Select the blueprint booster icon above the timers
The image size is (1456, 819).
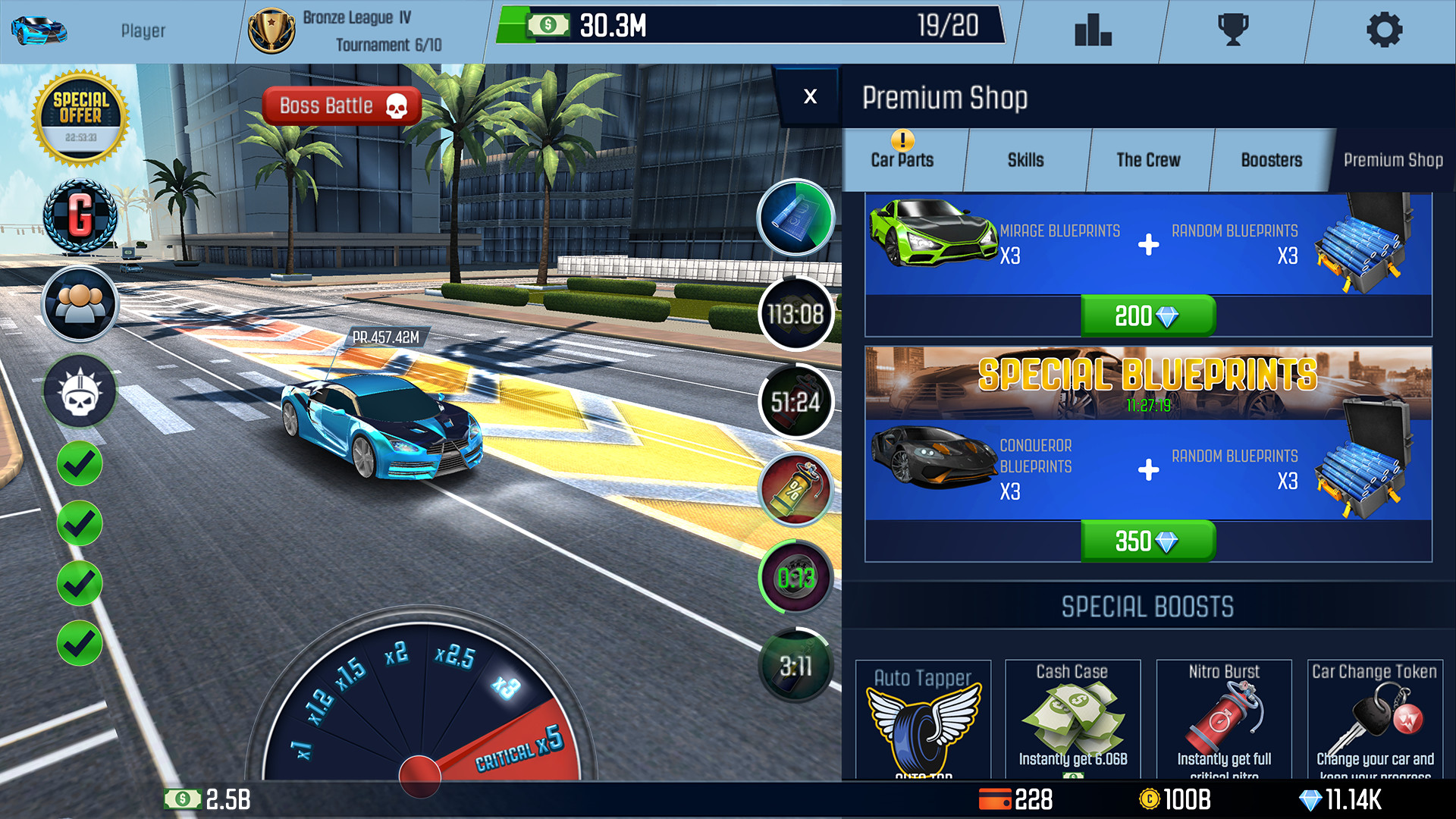795,219
